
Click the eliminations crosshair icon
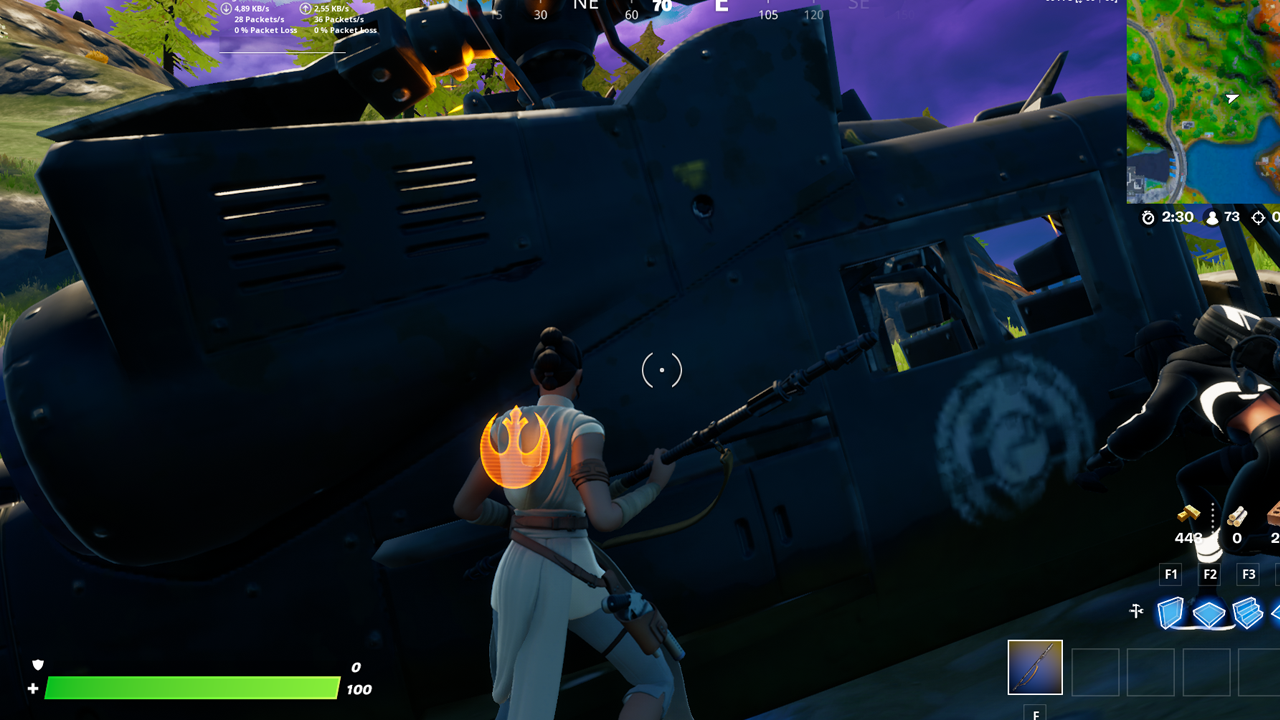(1257, 217)
